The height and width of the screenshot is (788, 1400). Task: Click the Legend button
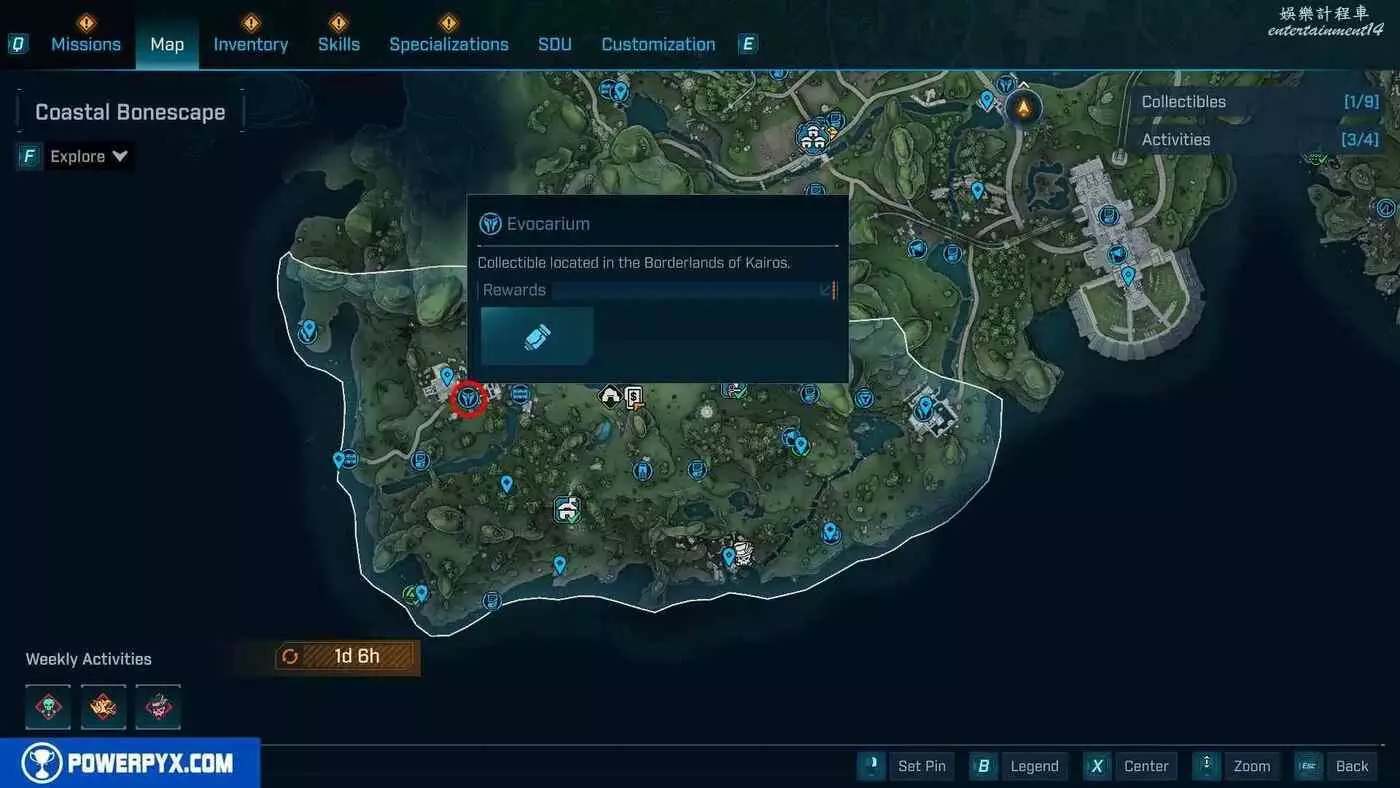[x=1021, y=766]
